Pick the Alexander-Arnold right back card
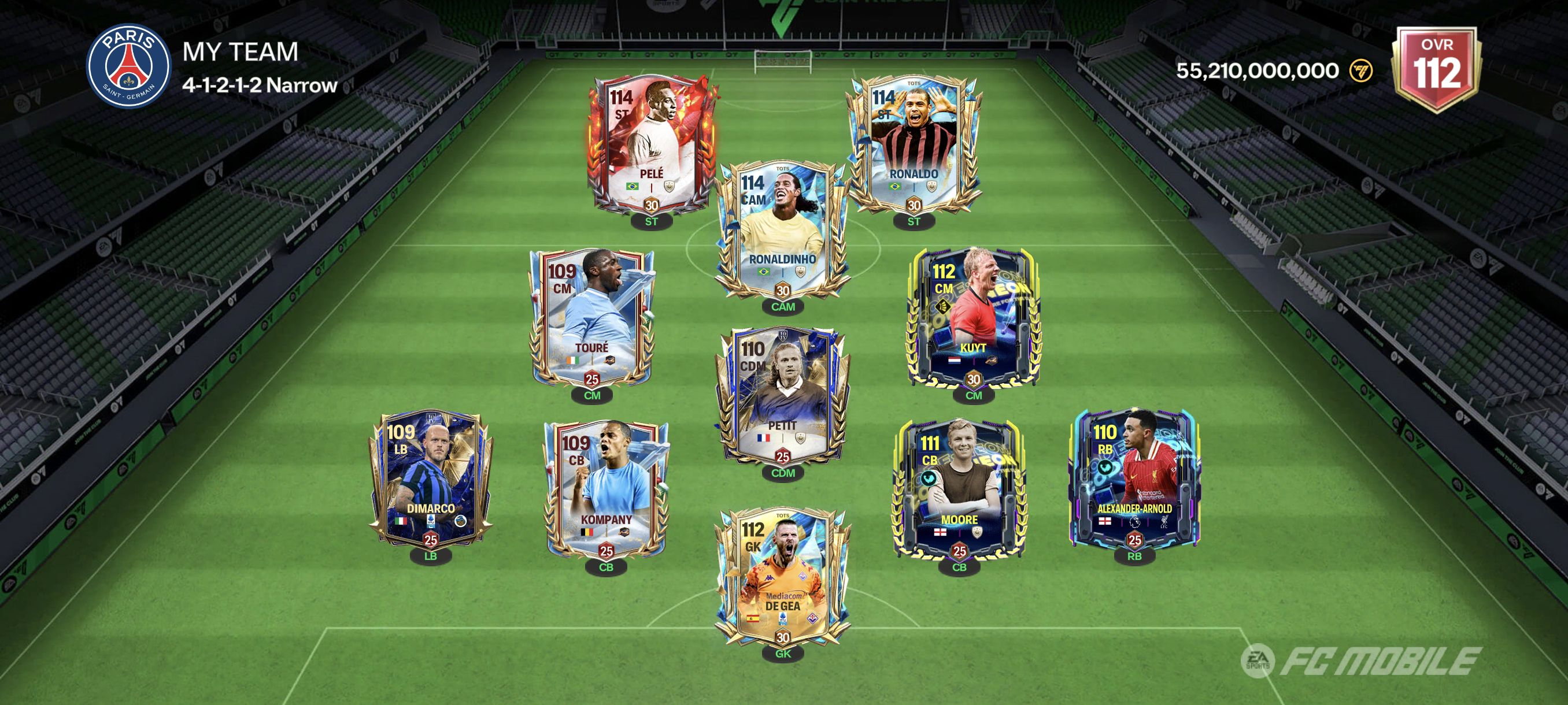The width and height of the screenshot is (1568, 705). click(x=1134, y=481)
